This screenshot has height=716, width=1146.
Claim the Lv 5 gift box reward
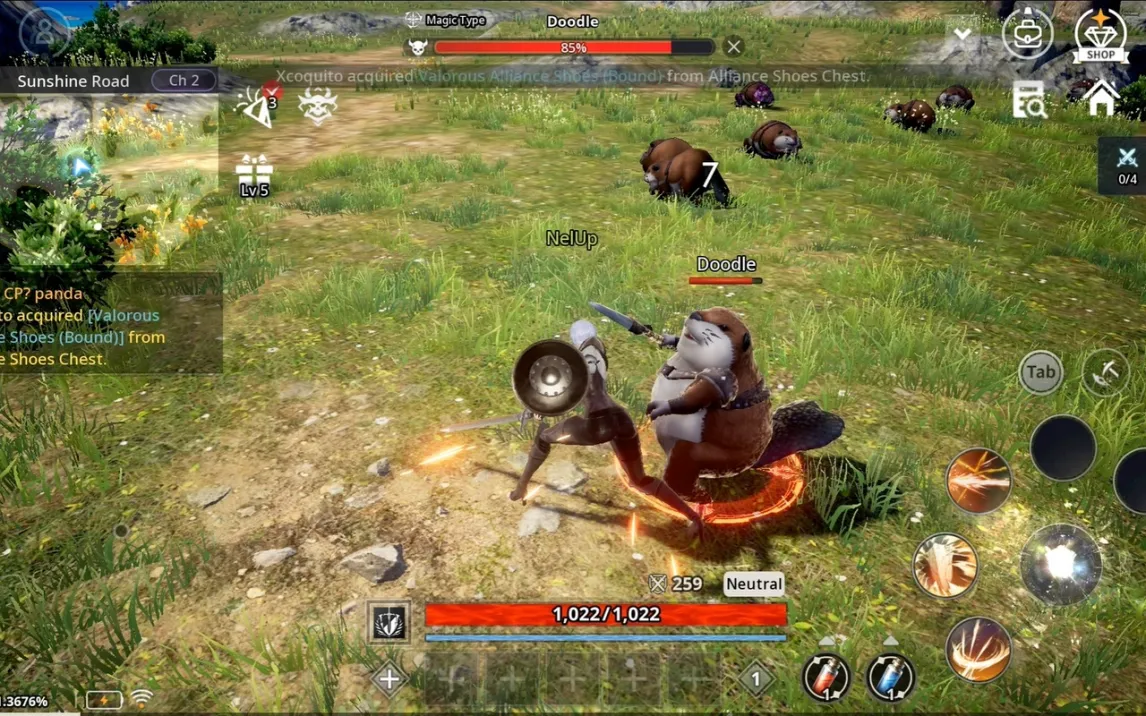(254, 175)
